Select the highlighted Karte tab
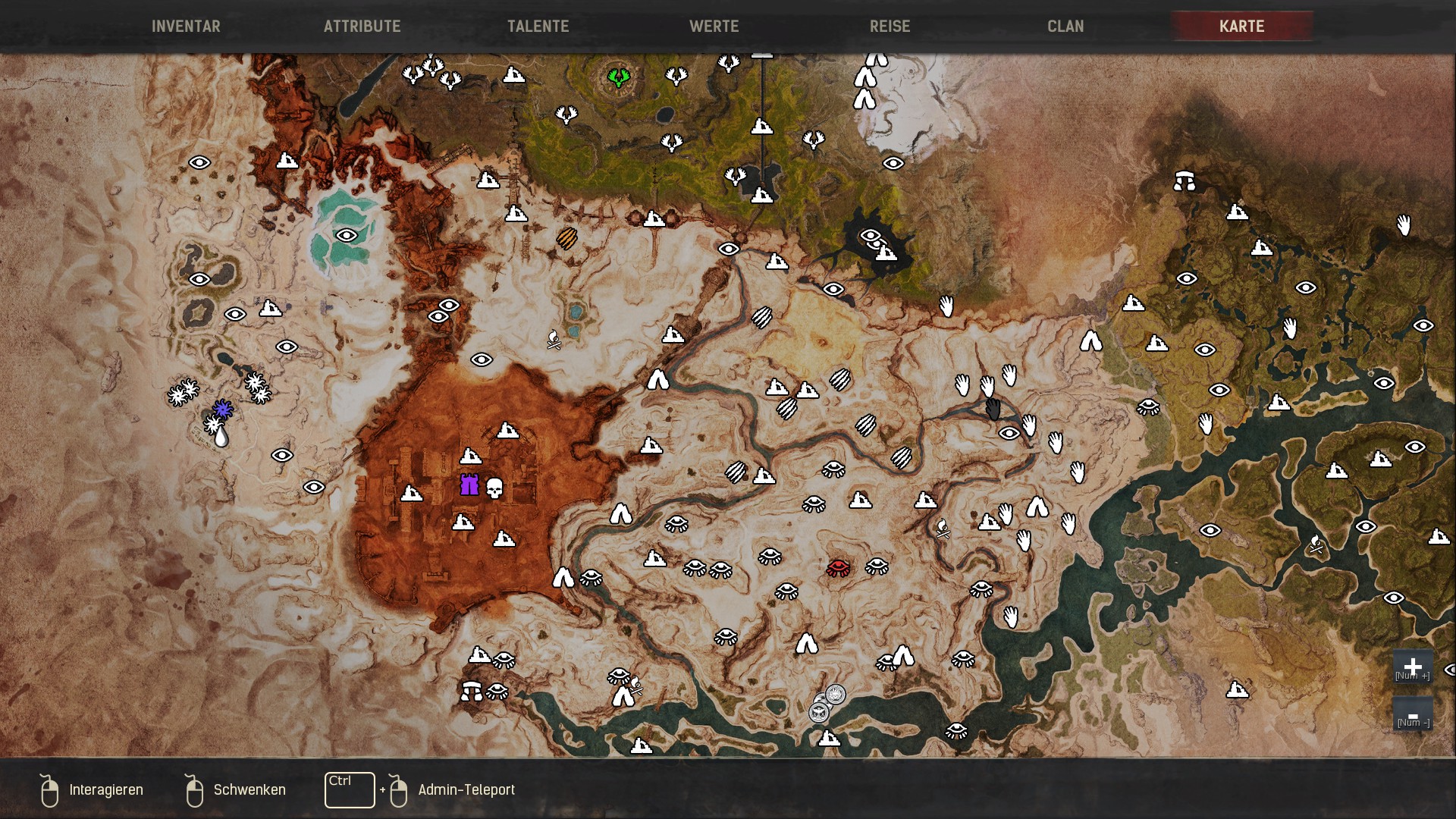This screenshot has width=1456, height=819. 1241,26
